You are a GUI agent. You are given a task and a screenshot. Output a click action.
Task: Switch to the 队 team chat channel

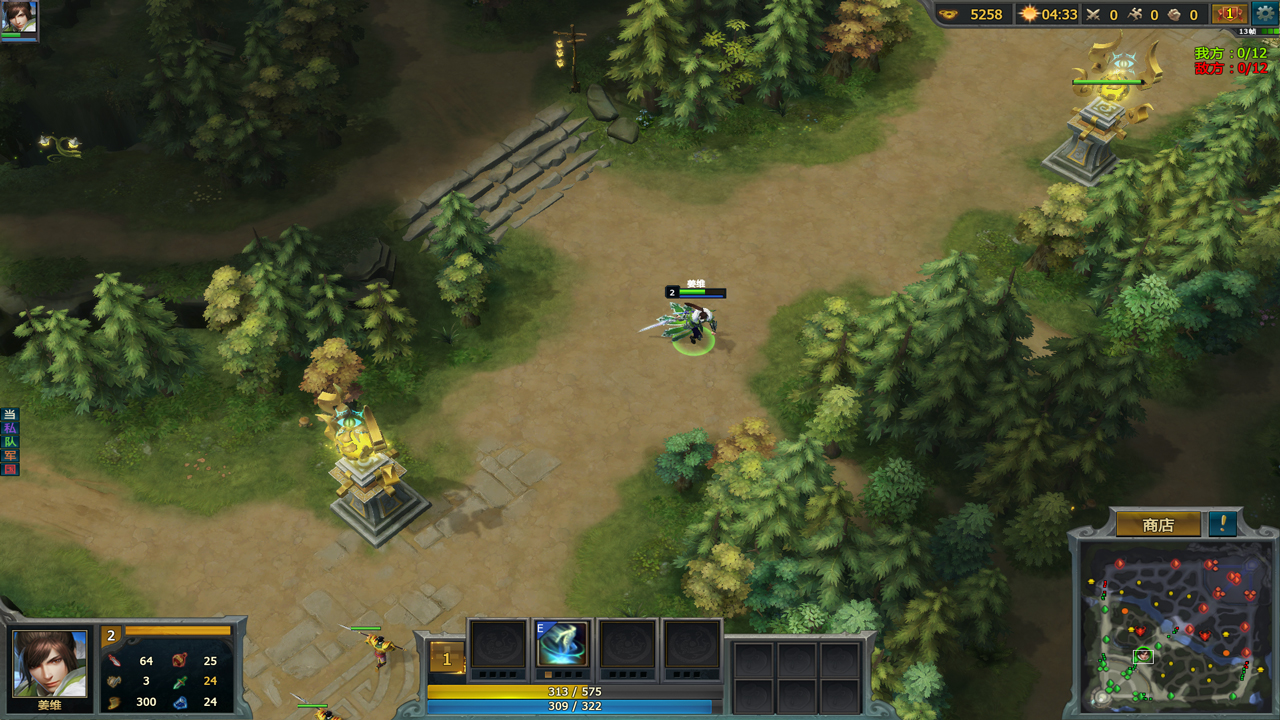pos(10,442)
